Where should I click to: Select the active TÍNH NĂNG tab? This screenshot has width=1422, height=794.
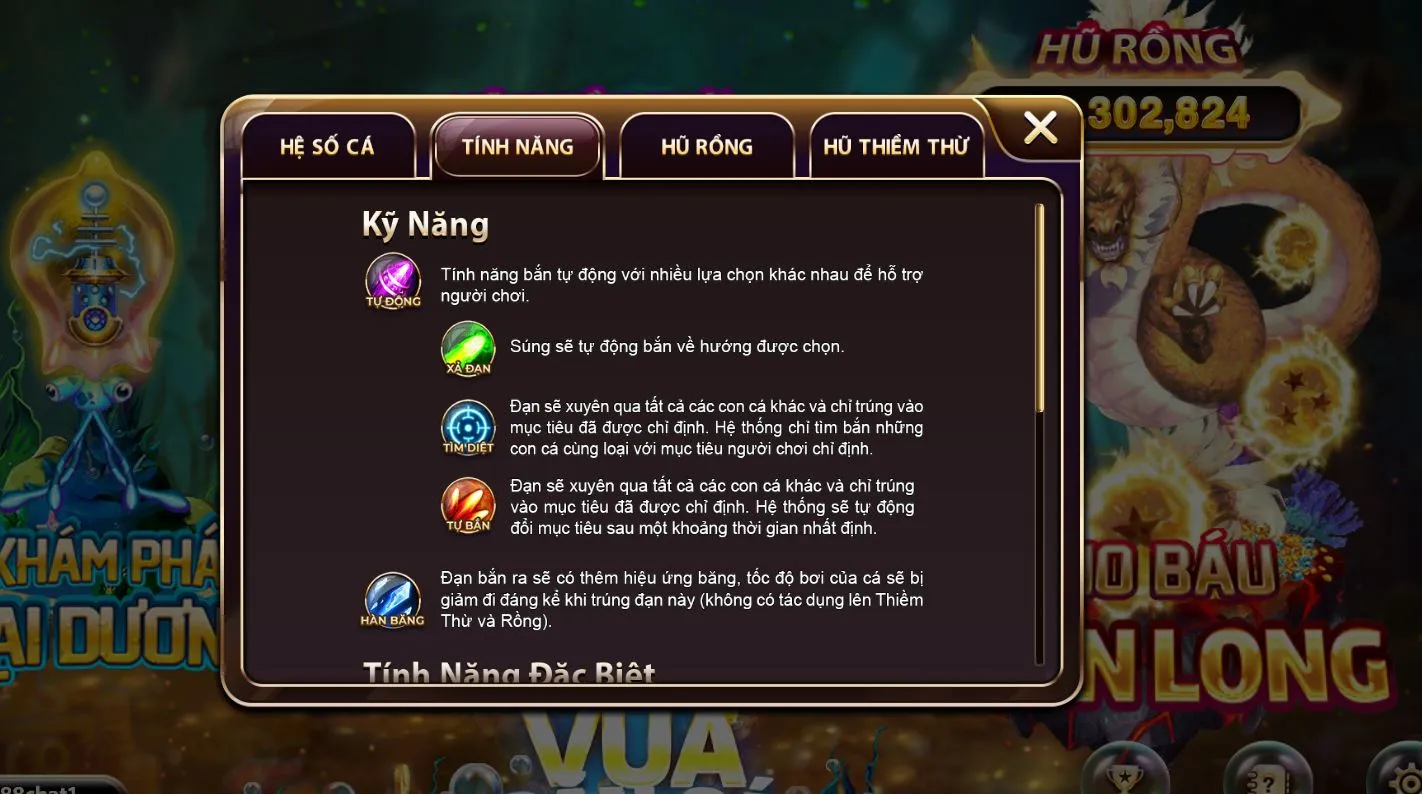(518, 146)
